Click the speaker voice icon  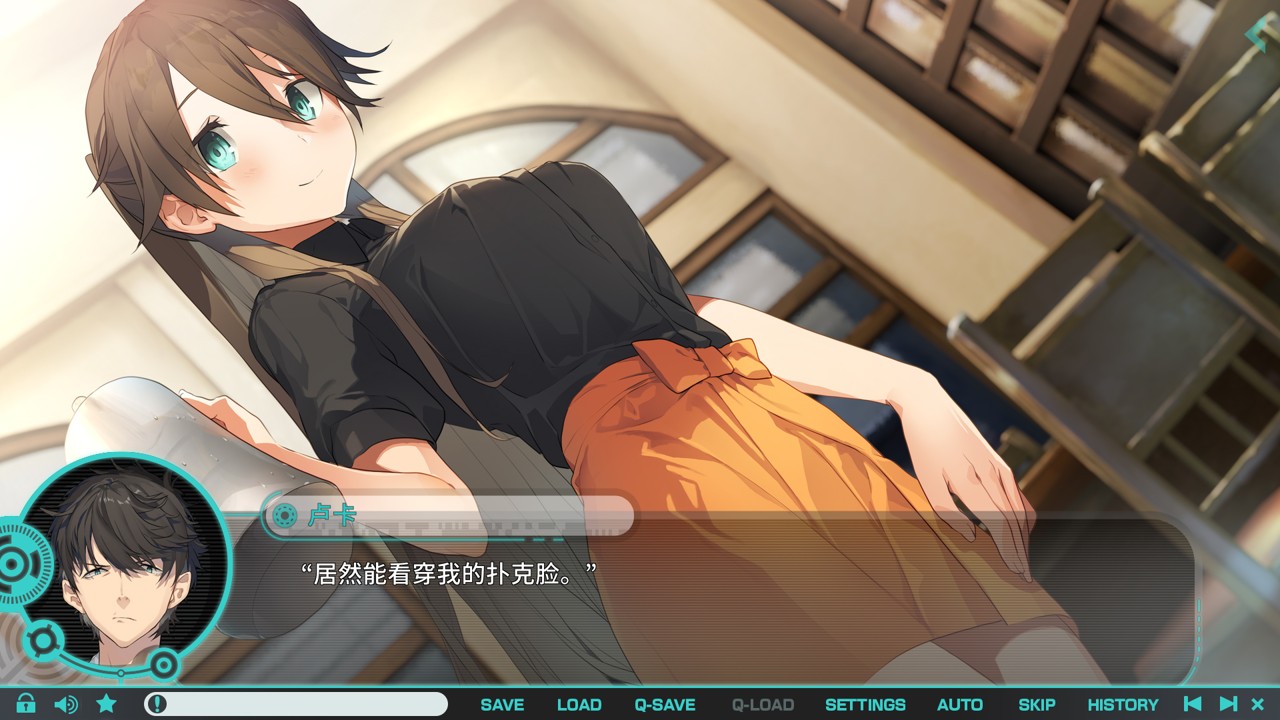click(66, 704)
